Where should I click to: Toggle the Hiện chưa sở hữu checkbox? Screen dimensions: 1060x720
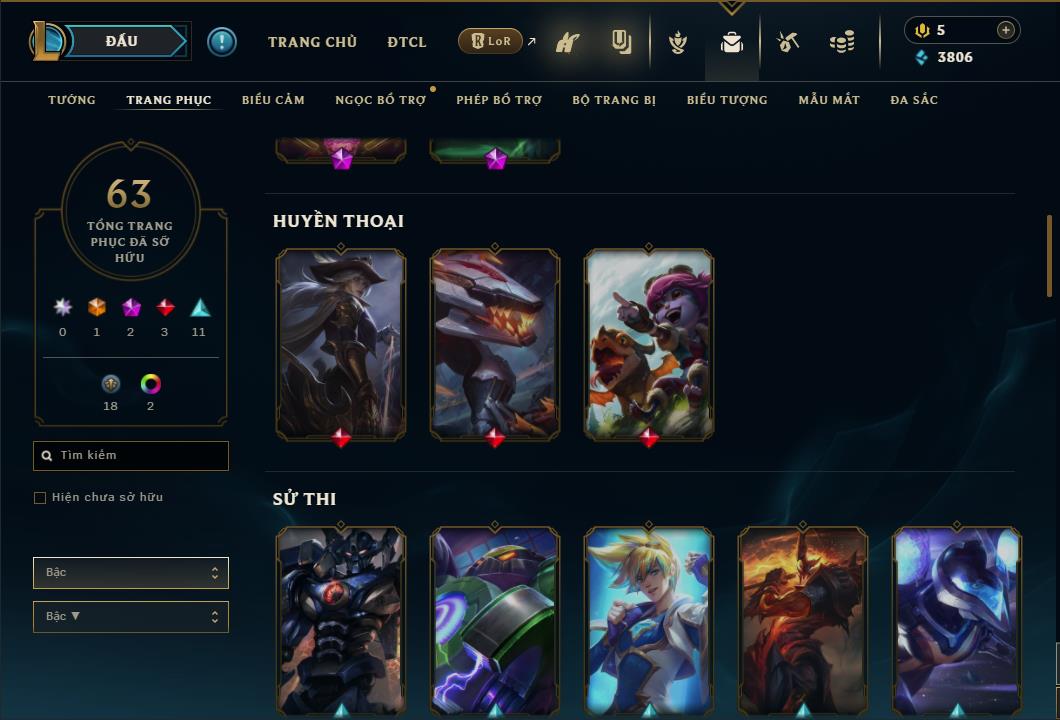coord(40,498)
